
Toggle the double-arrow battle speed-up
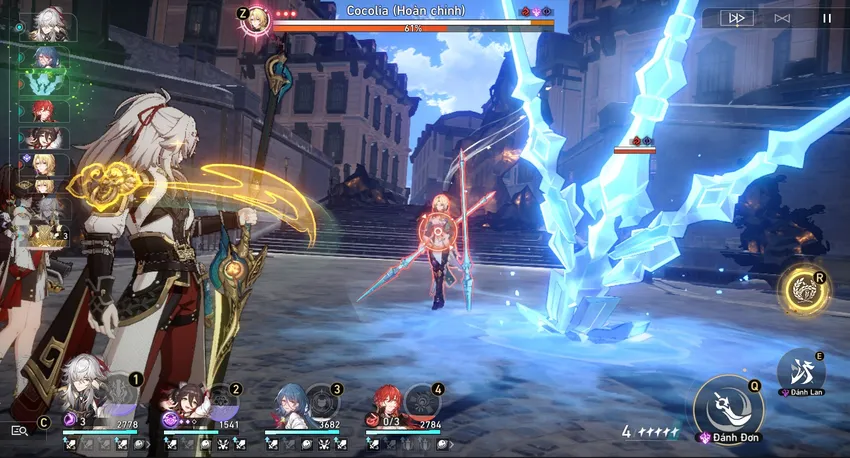click(x=736, y=18)
